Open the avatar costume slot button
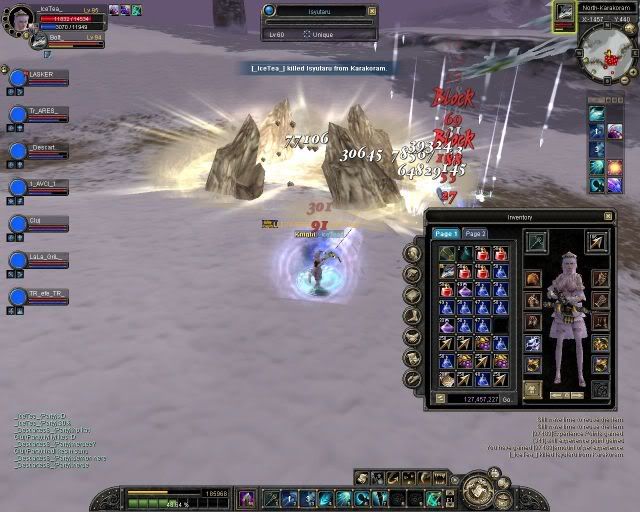Viewport: 640px width, 512px height. point(533,389)
